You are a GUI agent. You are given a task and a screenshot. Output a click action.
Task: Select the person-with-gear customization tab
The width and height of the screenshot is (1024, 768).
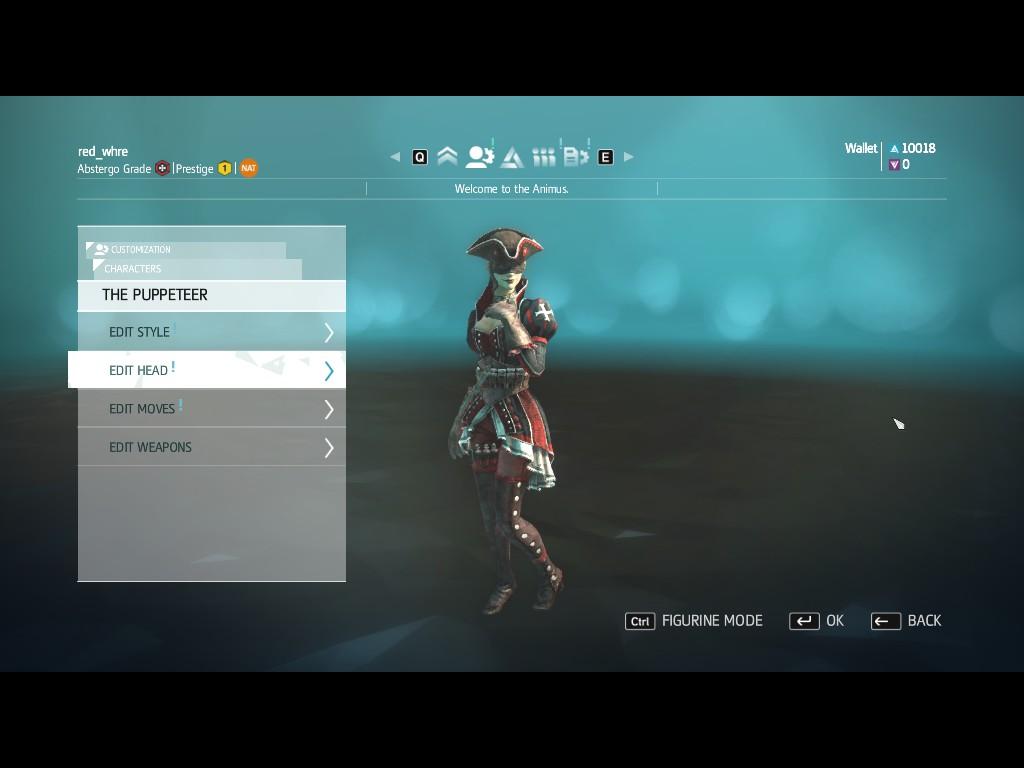480,157
